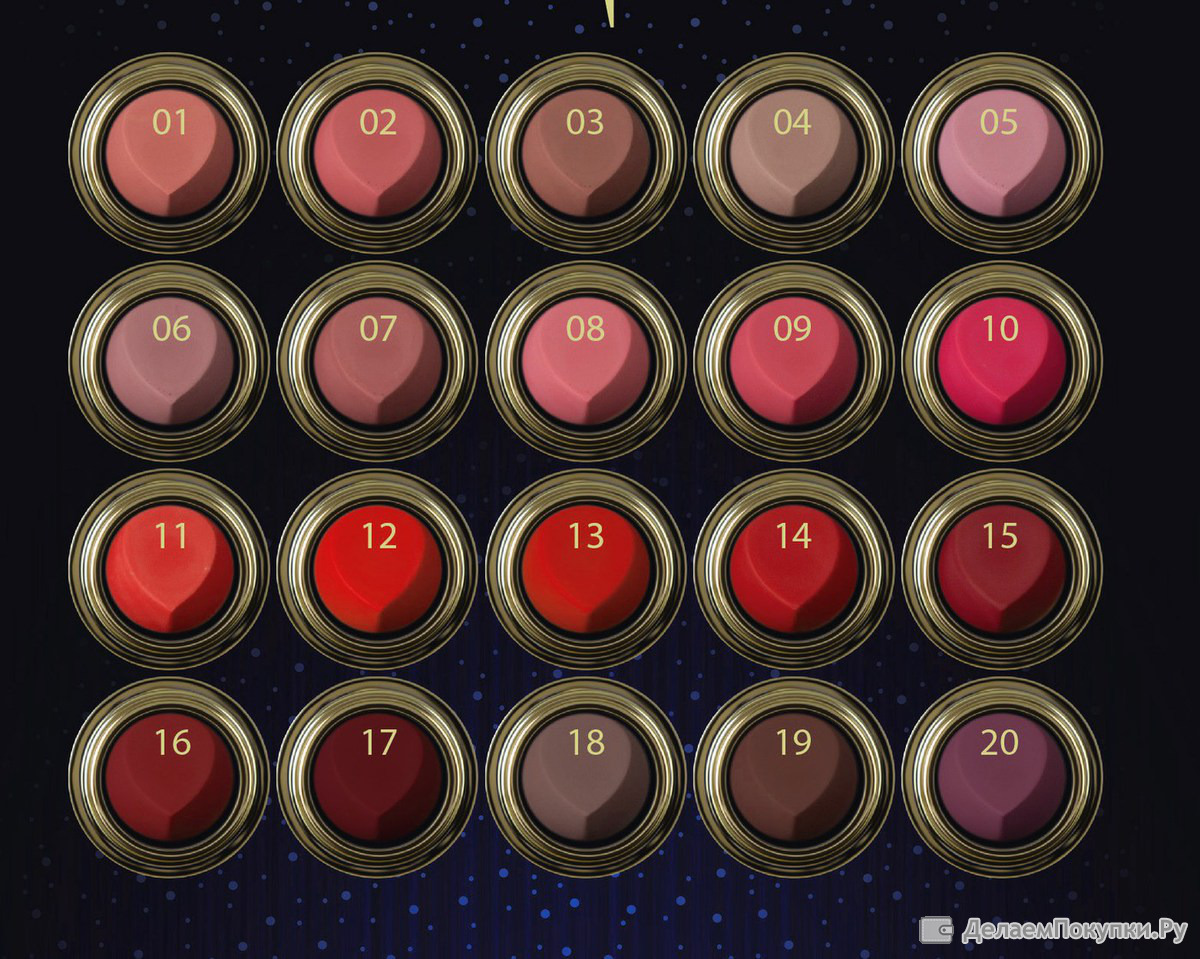Select lipstick shade 01
Image resolution: width=1200 pixels, height=959 pixels.
[x=170, y=155]
